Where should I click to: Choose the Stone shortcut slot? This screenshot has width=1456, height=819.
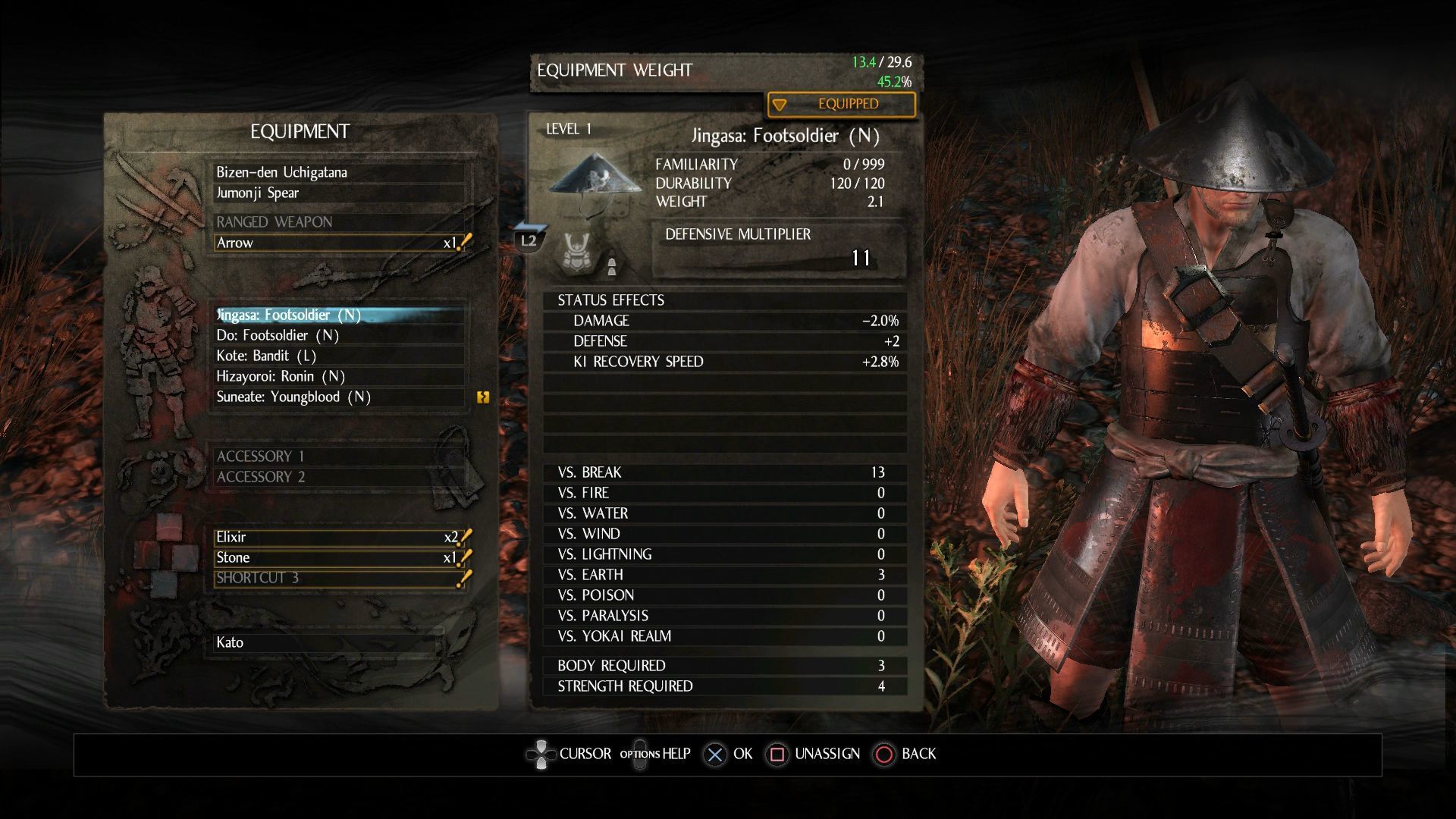click(338, 557)
